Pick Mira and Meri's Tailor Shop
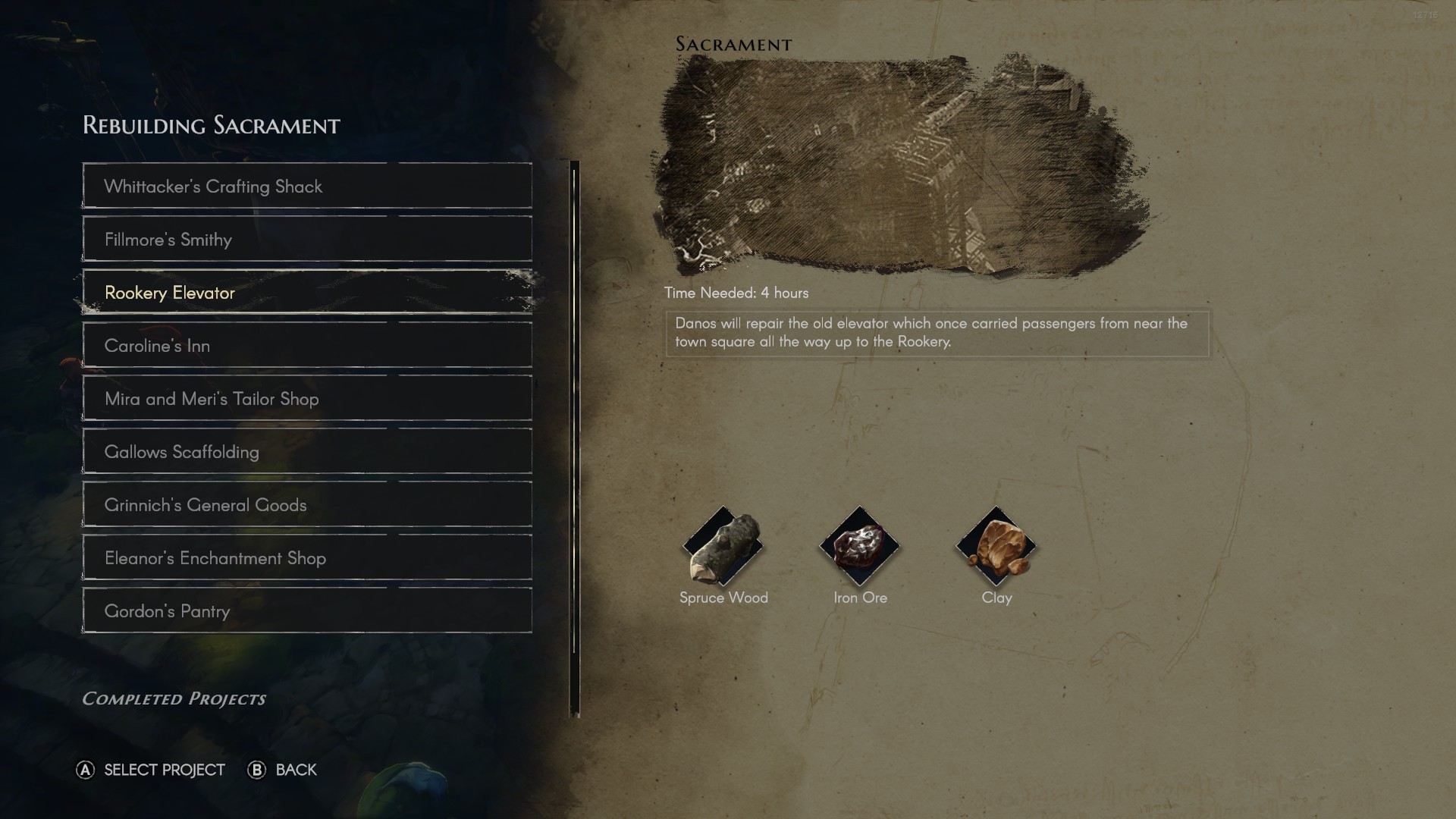 [x=306, y=398]
